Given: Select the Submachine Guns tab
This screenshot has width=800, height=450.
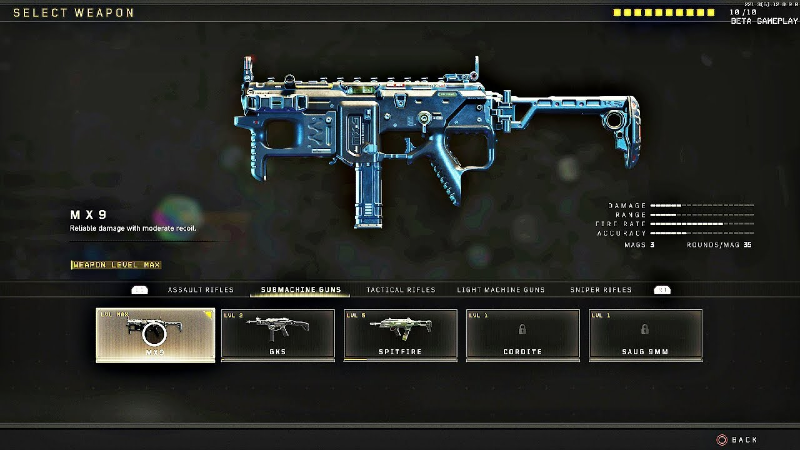Looking at the screenshot, I should tap(300, 290).
